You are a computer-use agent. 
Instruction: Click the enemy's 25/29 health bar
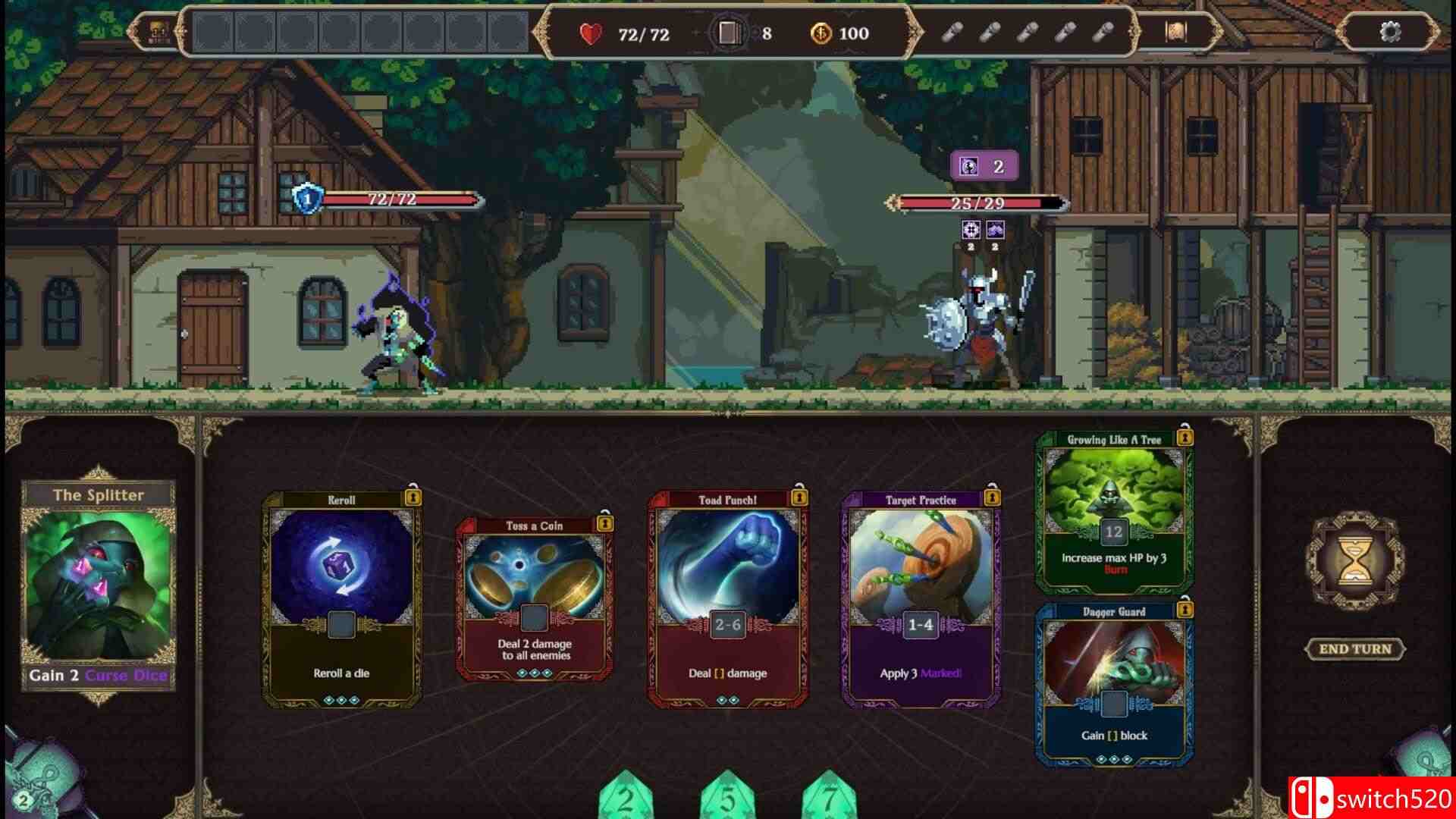pyautogui.click(x=974, y=202)
